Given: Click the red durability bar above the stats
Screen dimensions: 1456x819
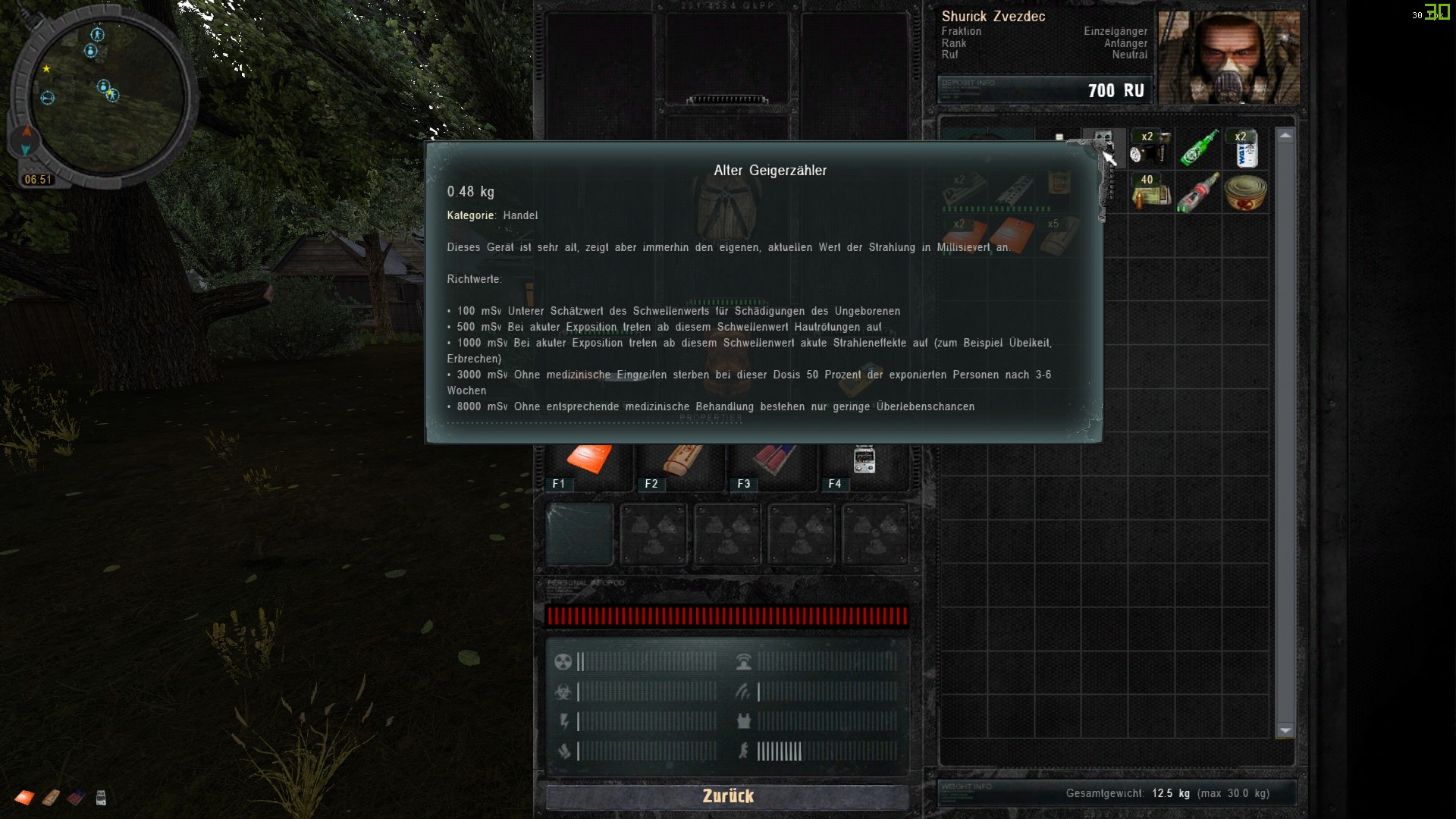Looking at the screenshot, I should point(728,616).
